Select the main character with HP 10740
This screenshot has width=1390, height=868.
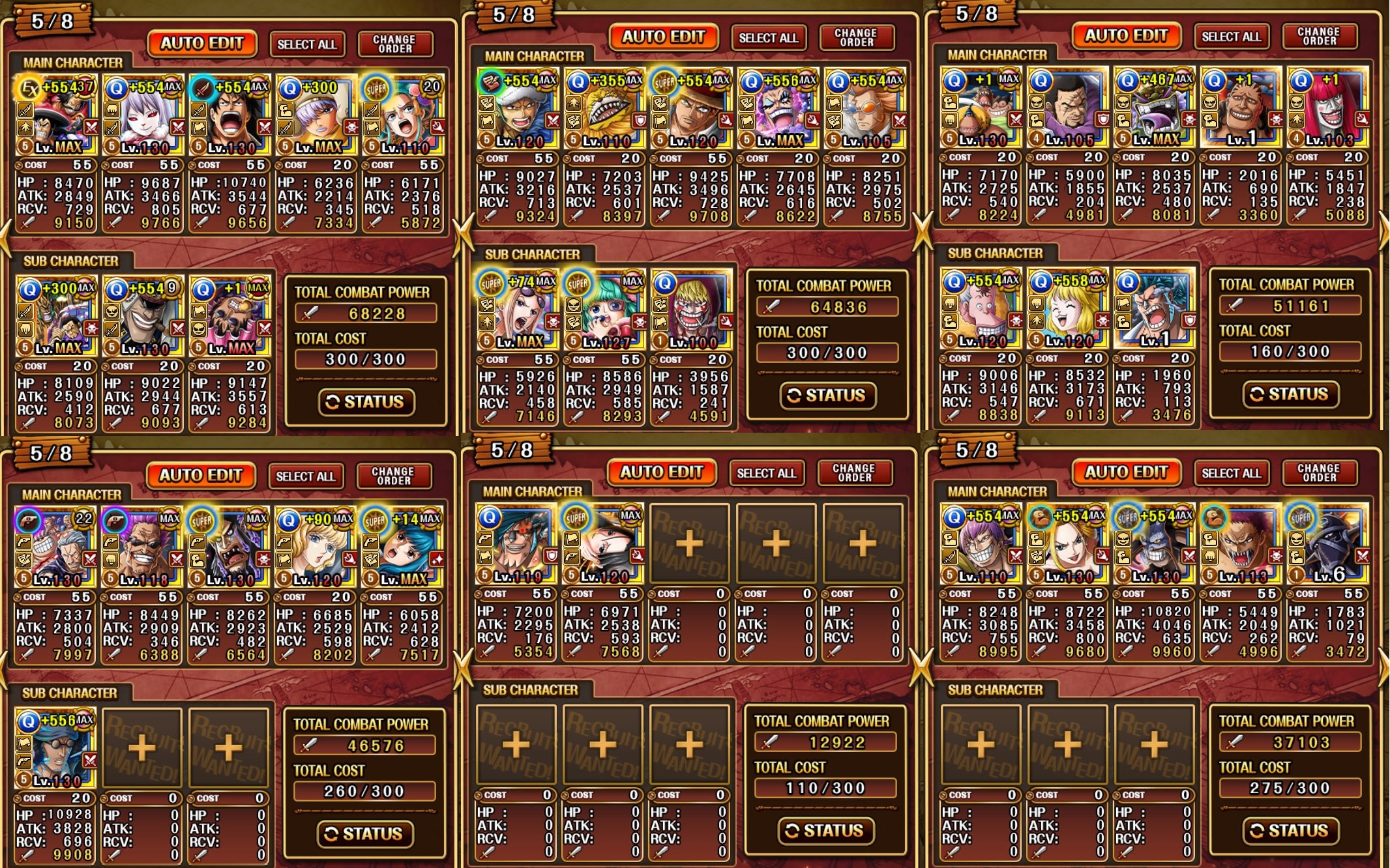coord(229,115)
